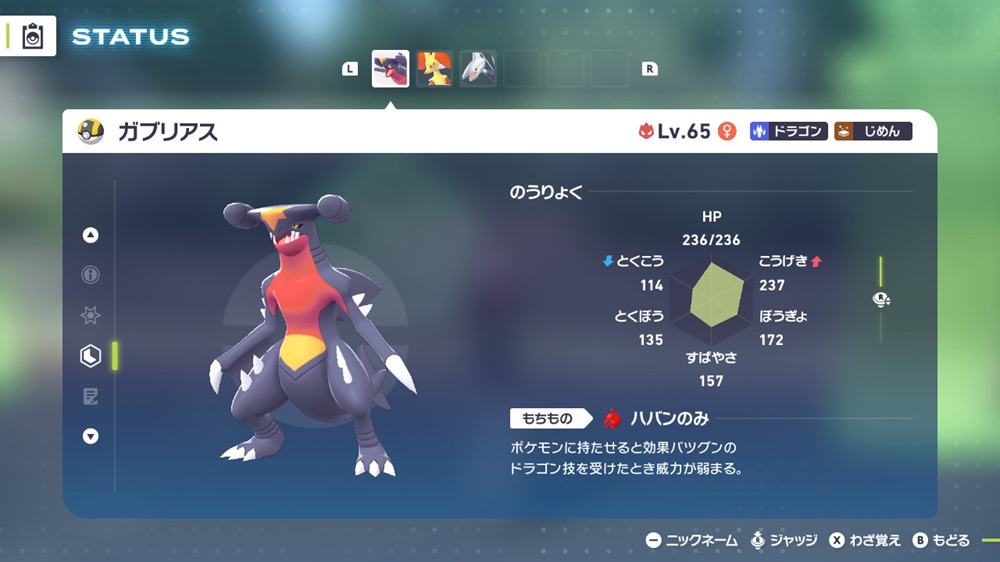Open the info page tab

click(x=91, y=275)
